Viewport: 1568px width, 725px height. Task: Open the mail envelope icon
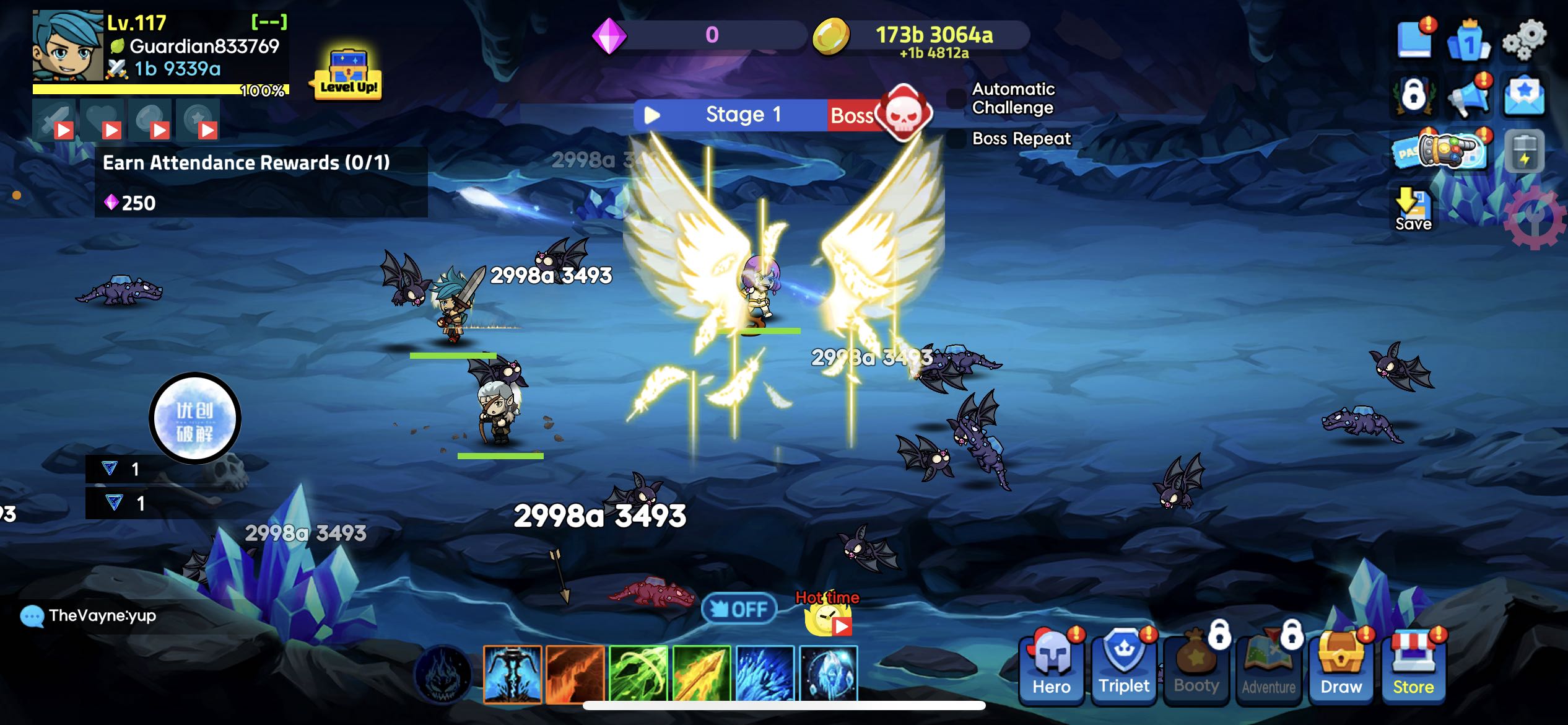(x=1524, y=97)
